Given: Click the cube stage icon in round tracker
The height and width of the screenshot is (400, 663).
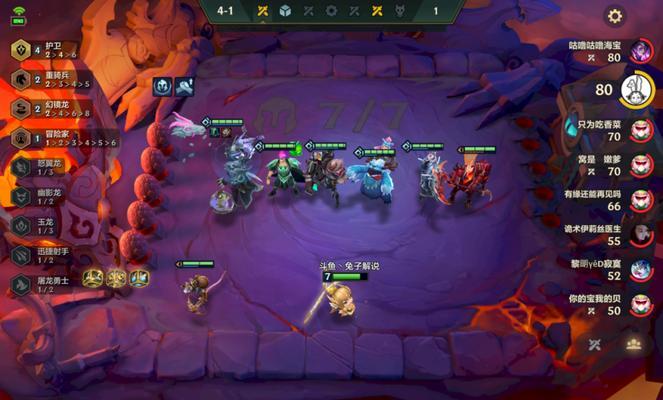Looking at the screenshot, I should coord(286,11).
